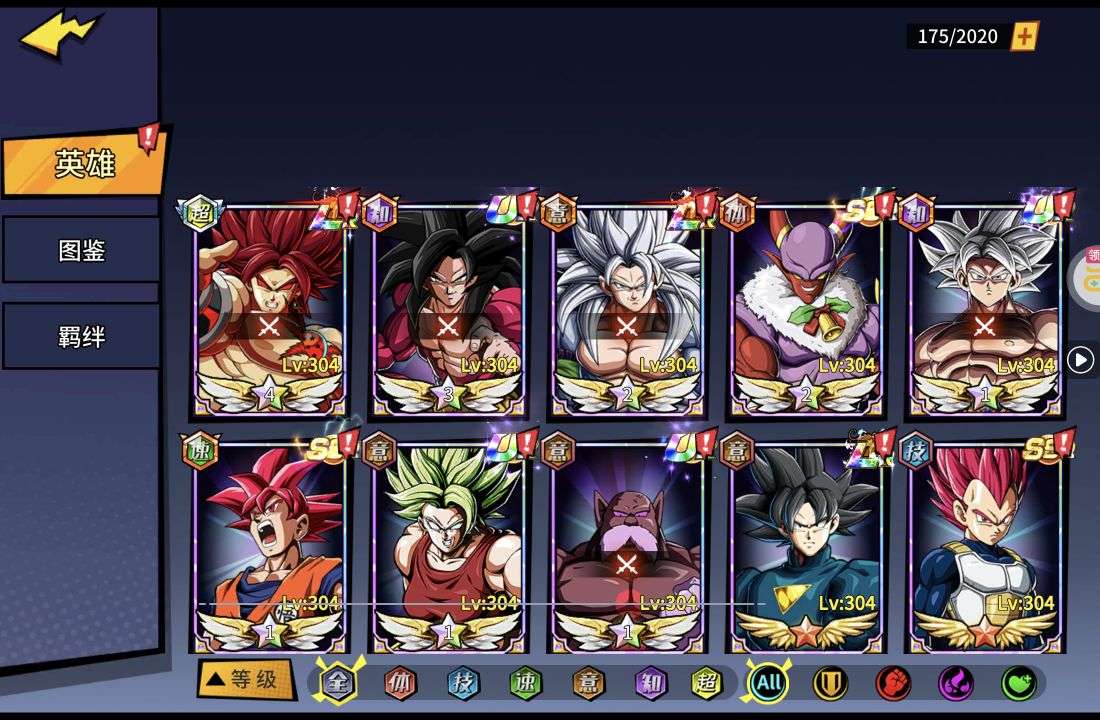Screen dimensions: 1100x720
Task: Choose the red-haired Vegeta God card
Action: [x=985, y=545]
